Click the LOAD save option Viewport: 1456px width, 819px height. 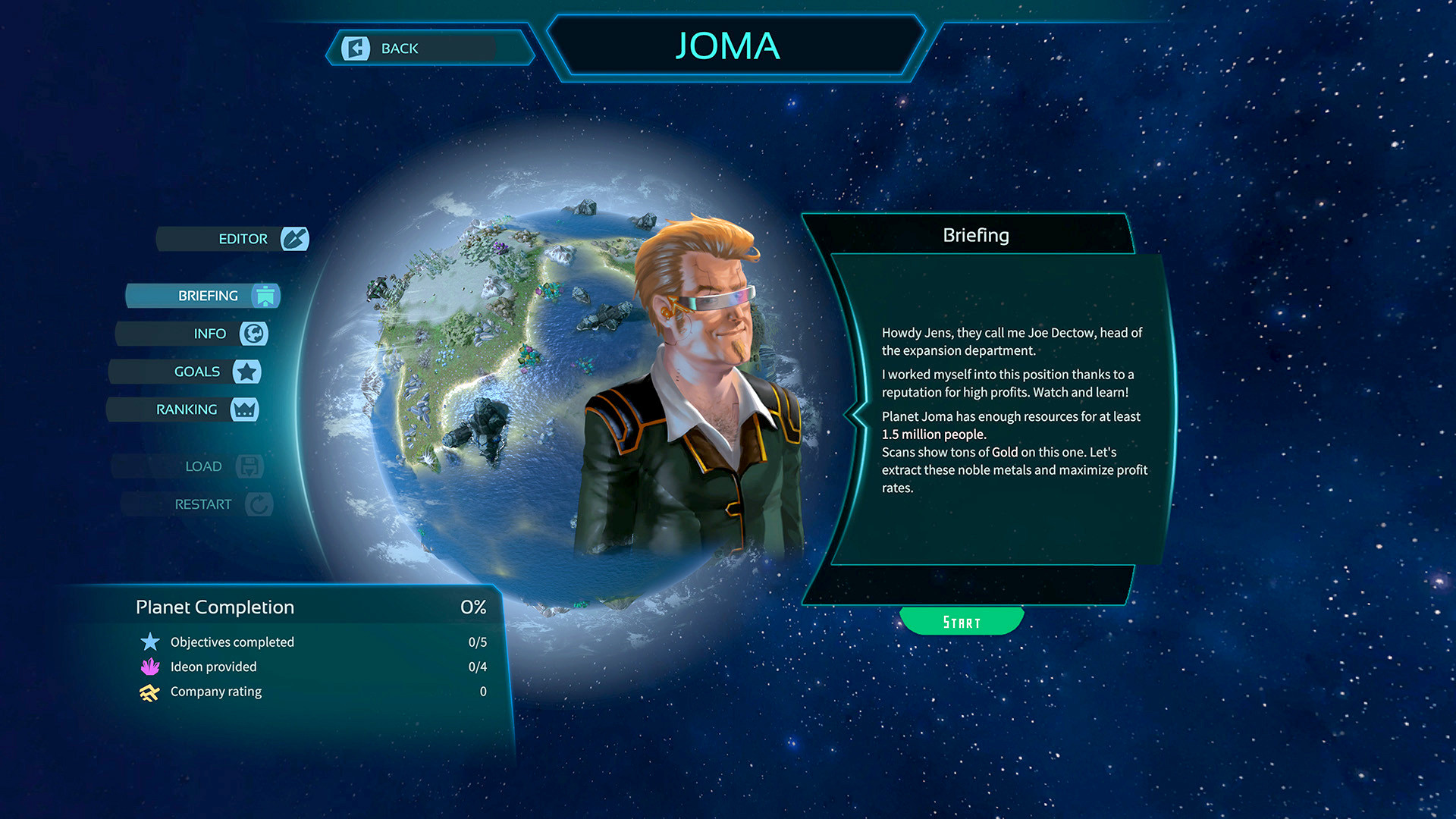203,466
